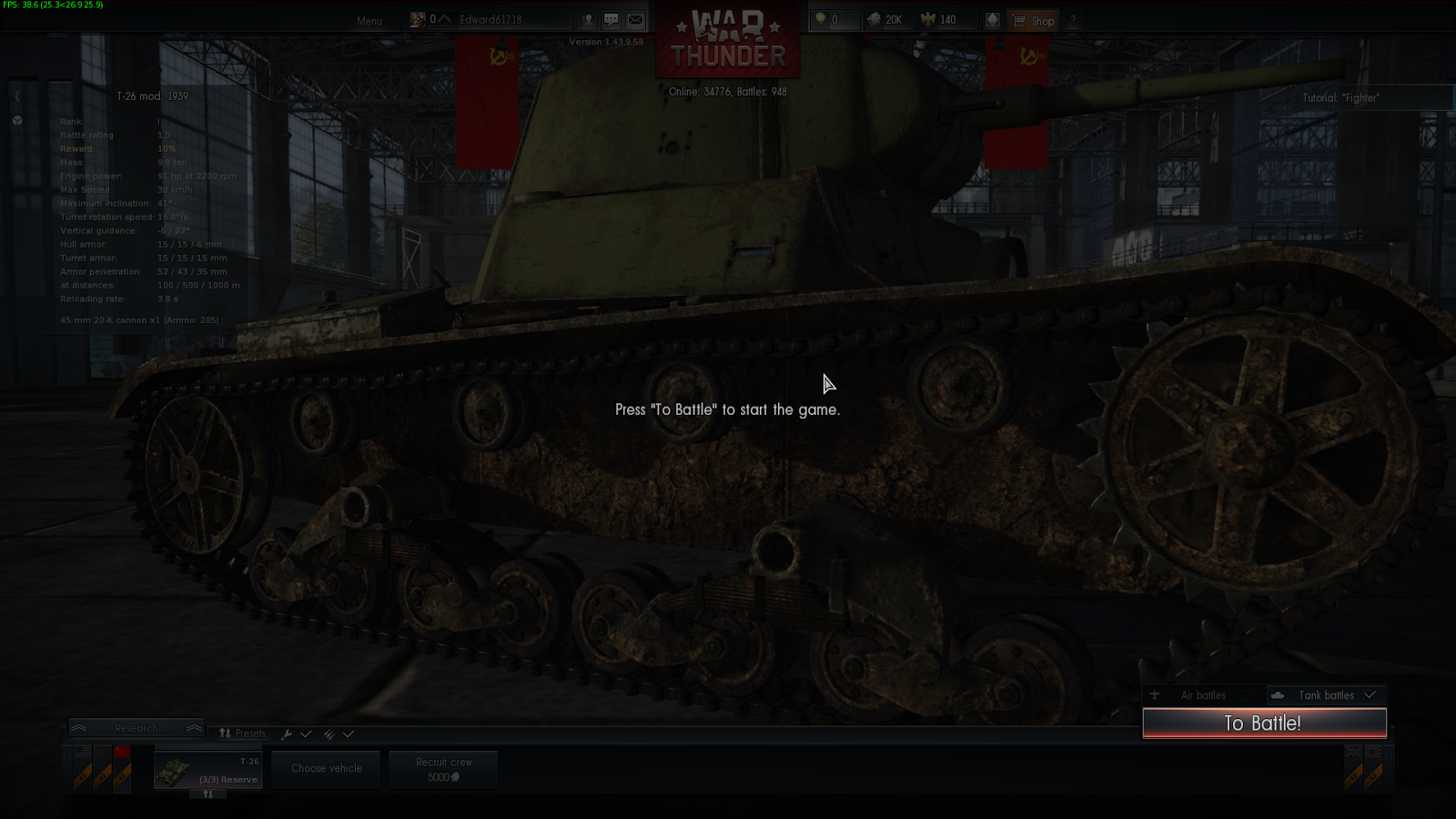
Task: Click the Silver Lions 20K currency icon
Action: click(x=875, y=20)
